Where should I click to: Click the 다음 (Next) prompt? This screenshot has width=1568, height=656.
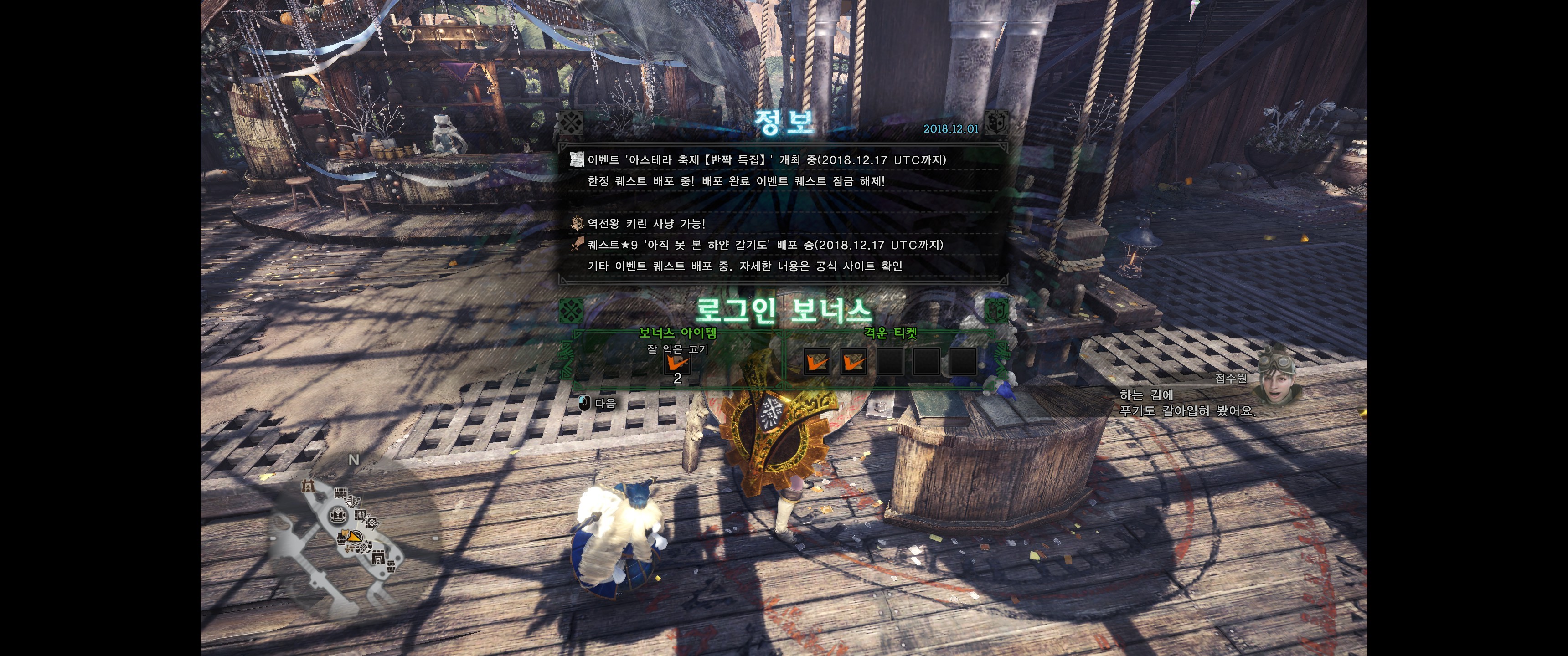[598, 403]
